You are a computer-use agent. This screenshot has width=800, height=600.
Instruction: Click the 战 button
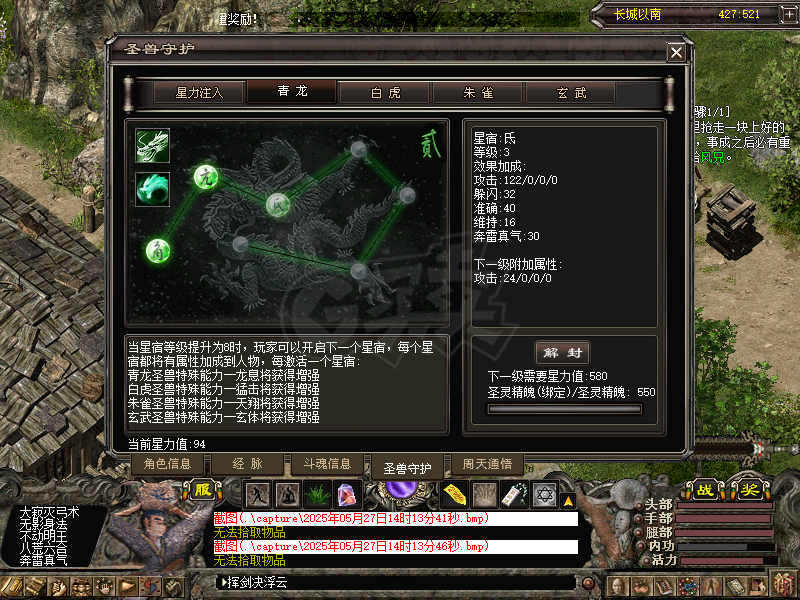click(706, 490)
